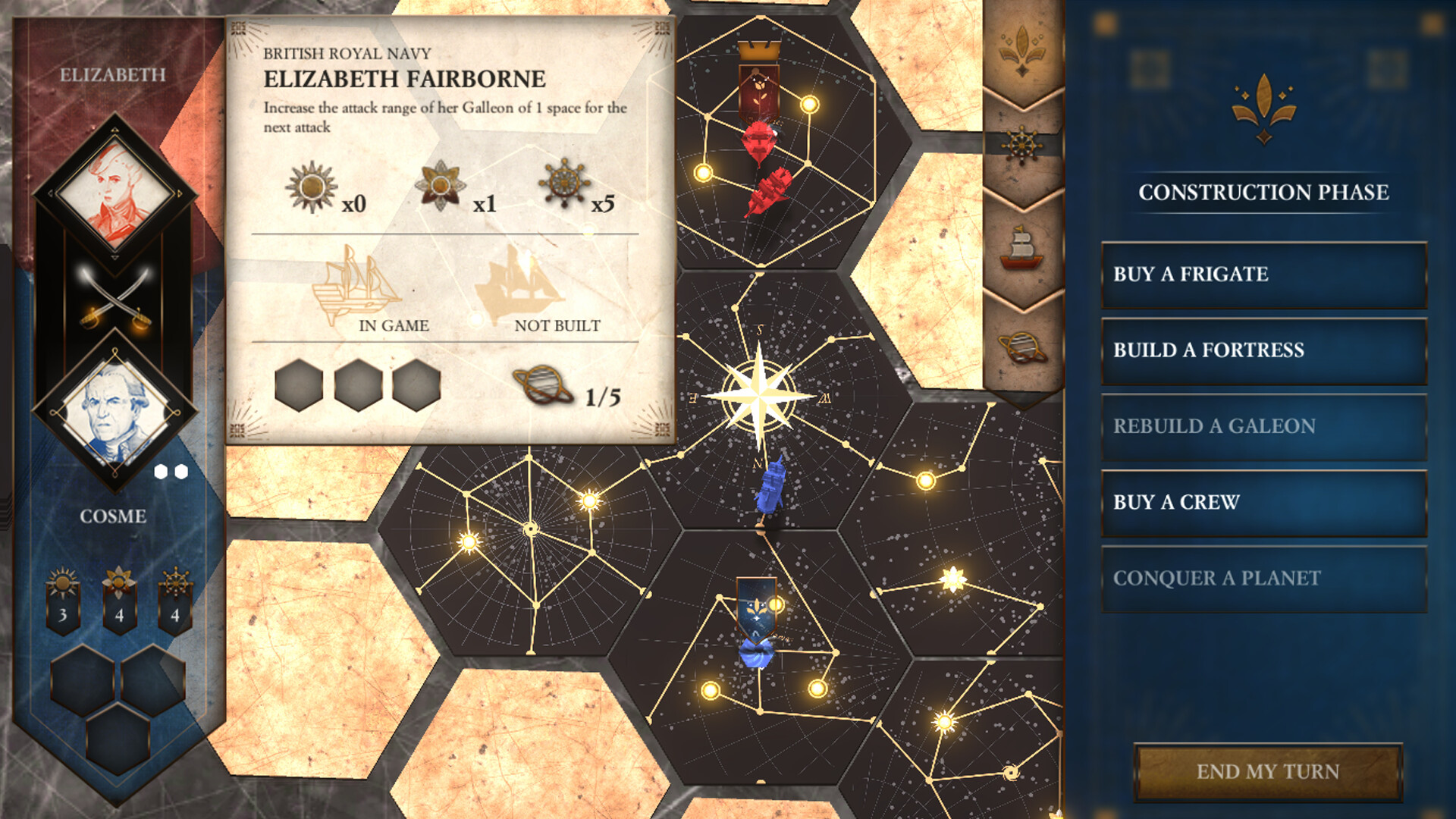This screenshot has height=819, width=1456.
Task: Select Elizabeth's red portrait
Action: coord(115,192)
